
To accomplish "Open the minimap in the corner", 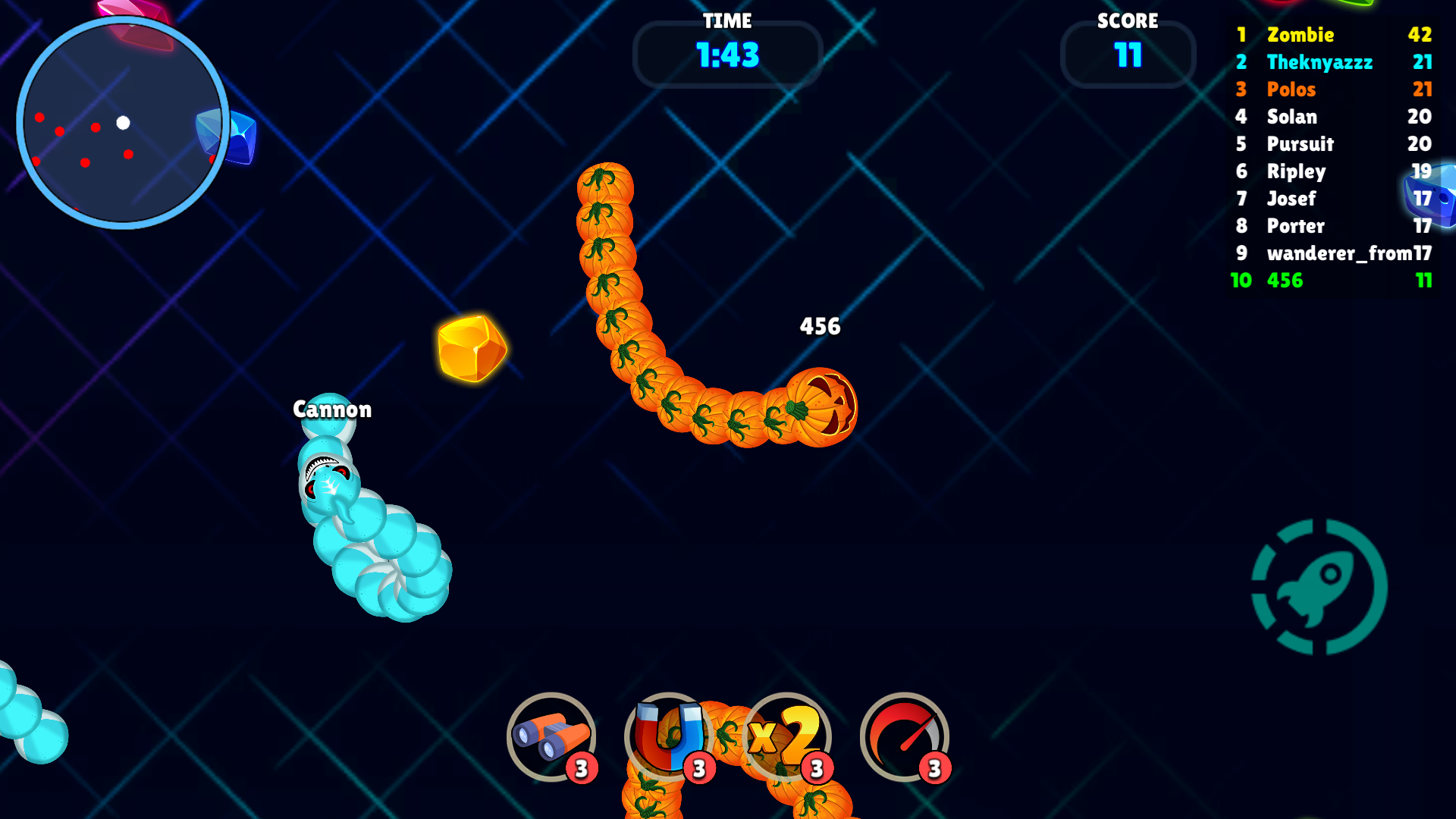I will [x=124, y=124].
